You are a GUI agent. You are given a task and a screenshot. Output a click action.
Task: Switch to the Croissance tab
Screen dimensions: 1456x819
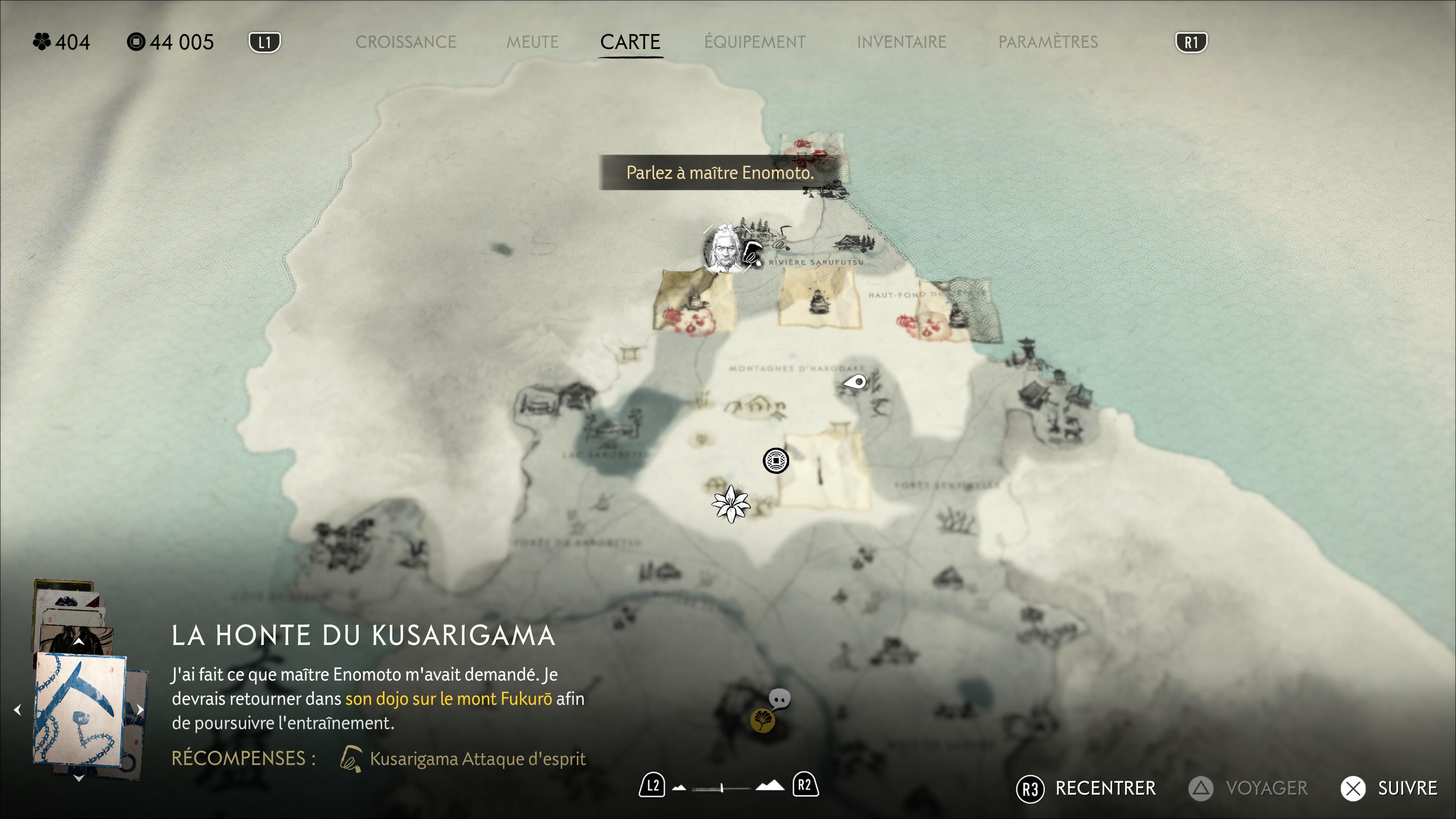(405, 42)
